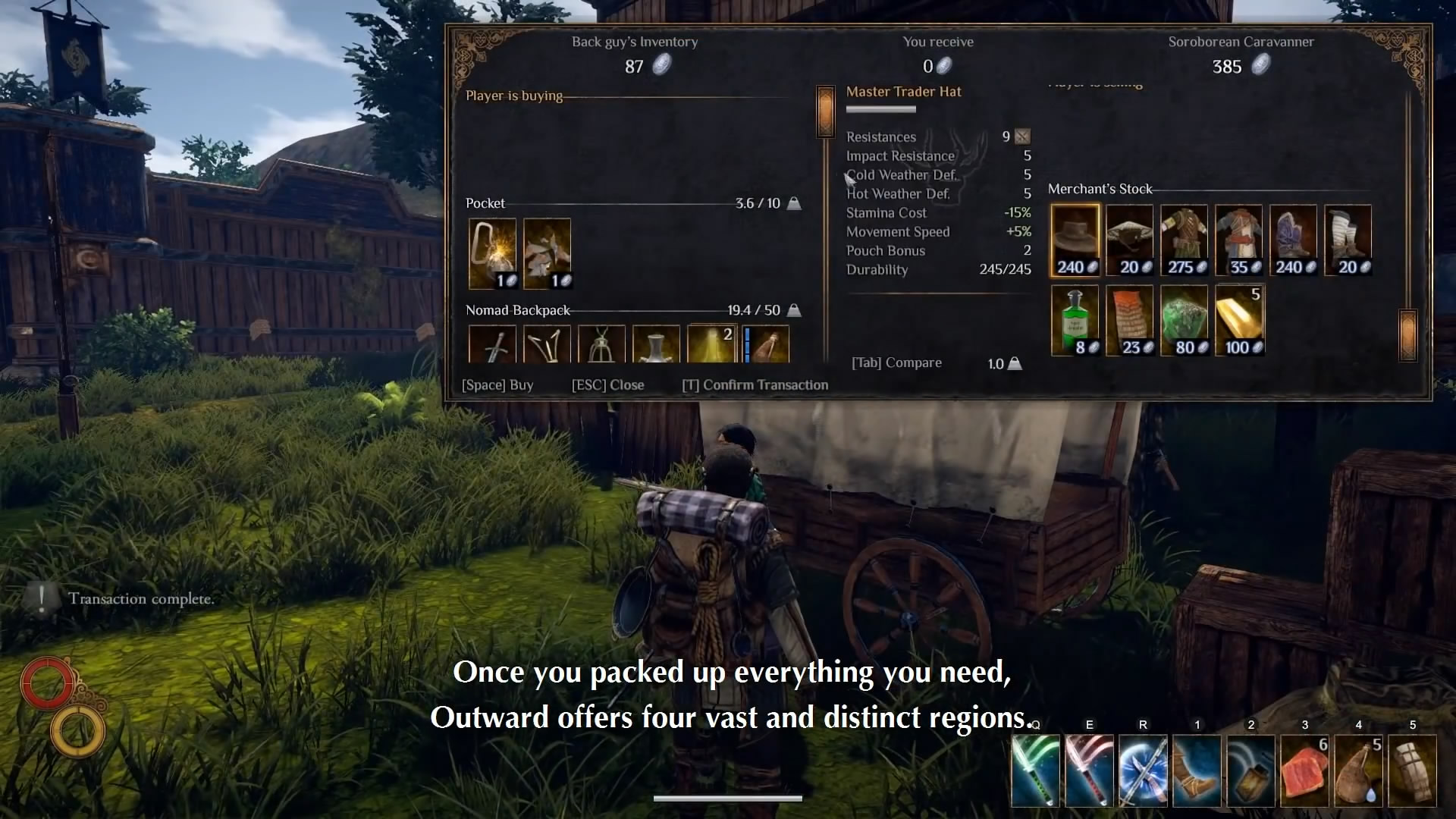Screen dimensions: 1456x819
Task: Select the salmon meat in hotbar slot 3
Action: [x=1304, y=771]
